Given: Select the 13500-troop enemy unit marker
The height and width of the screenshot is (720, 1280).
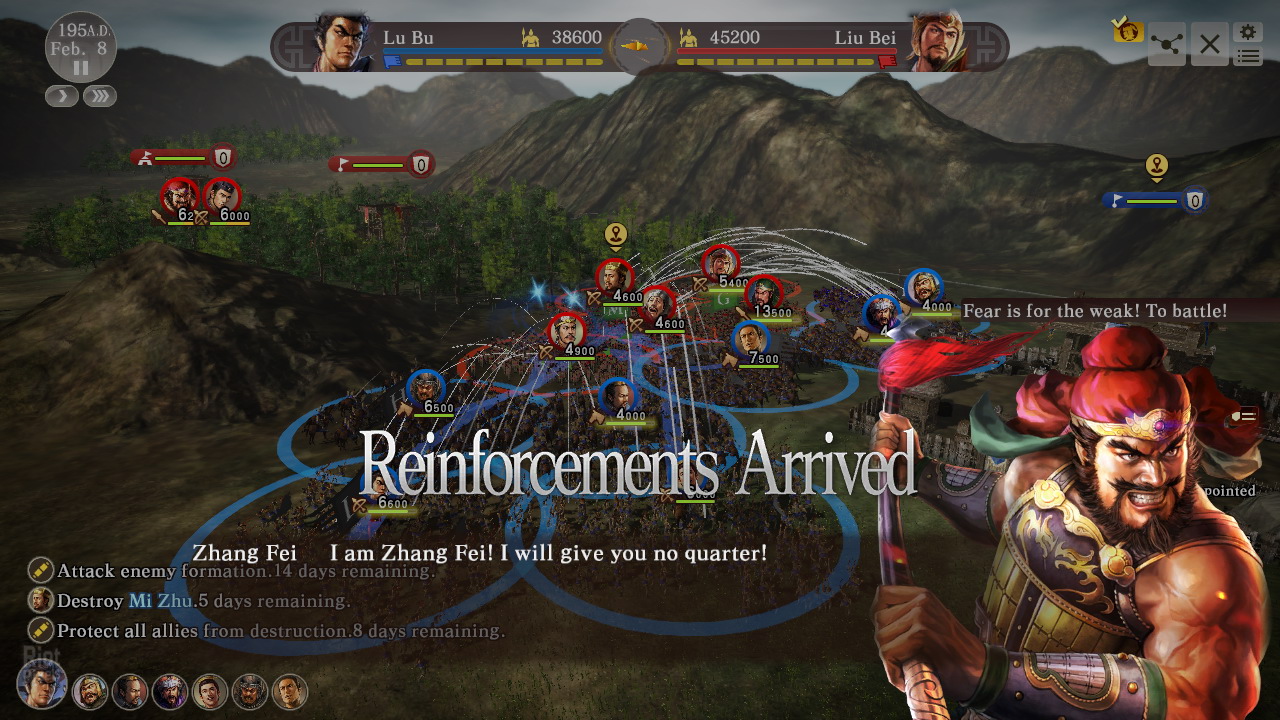Looking at the screenshot, I should pos(763,294).
